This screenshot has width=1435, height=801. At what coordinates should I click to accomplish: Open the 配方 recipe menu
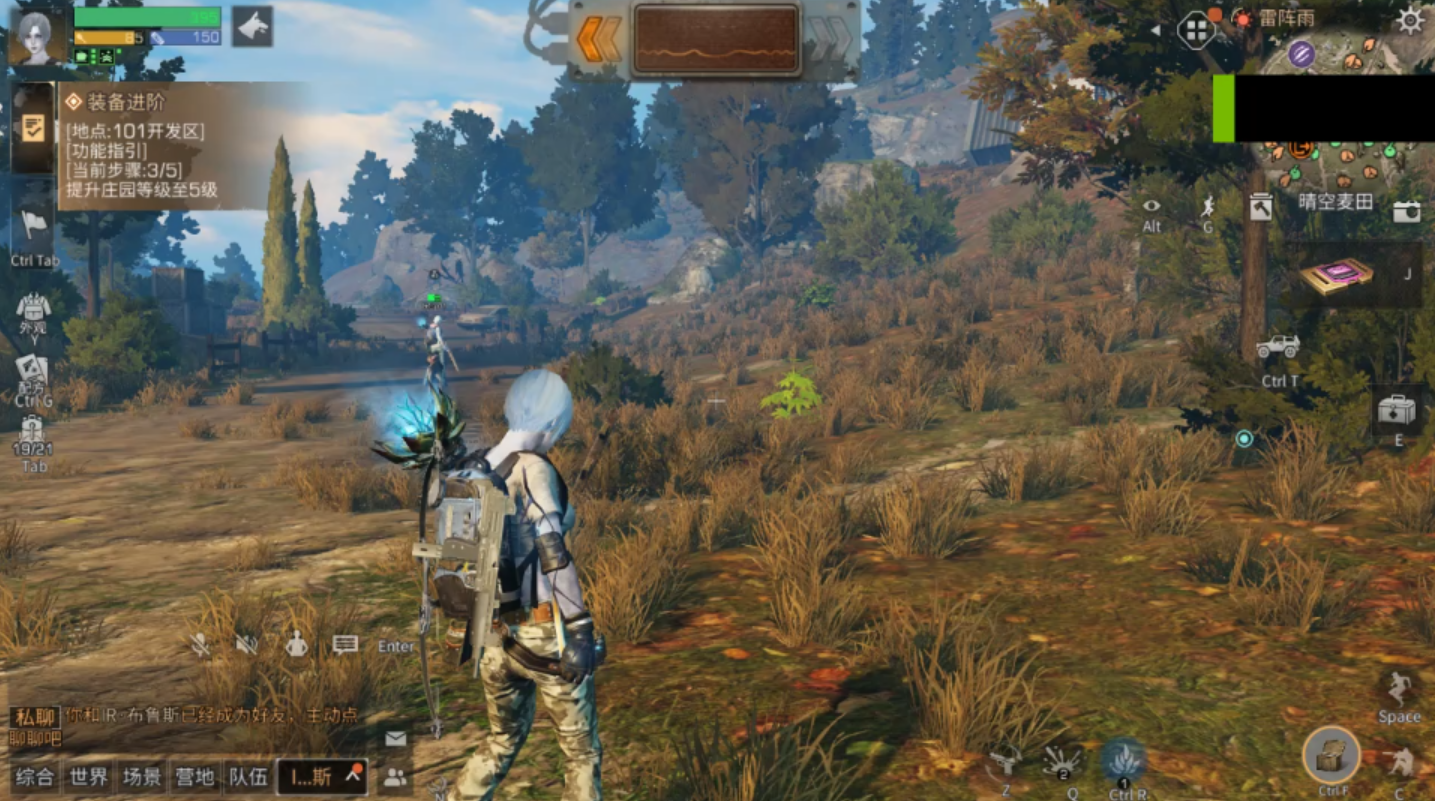(32, 373)
